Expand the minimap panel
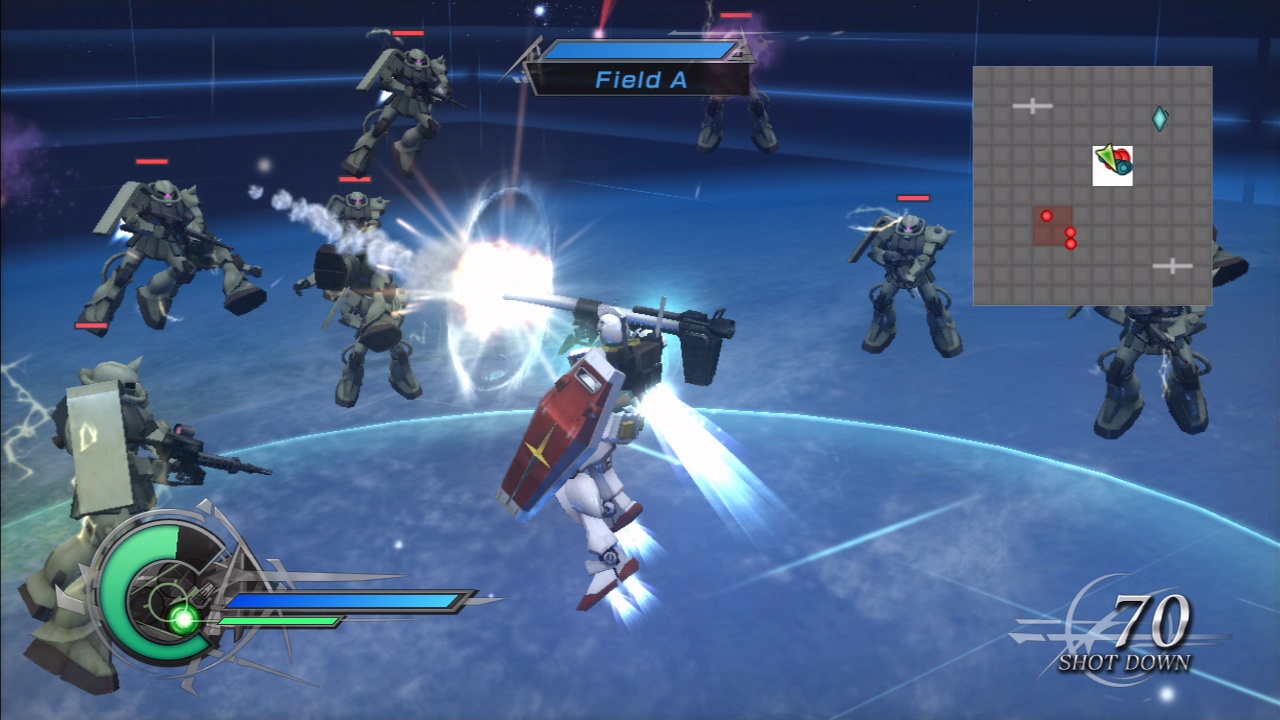The width and height of the screenshot is (1280, 720). click(1093, 184)
